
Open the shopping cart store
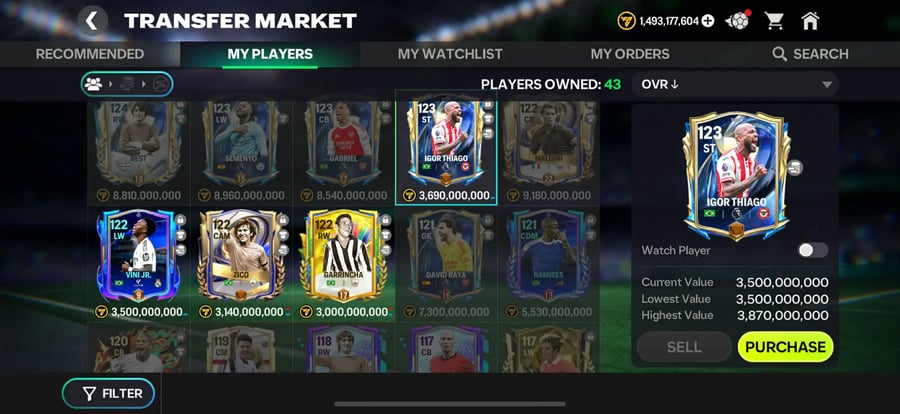click(774, 20)
